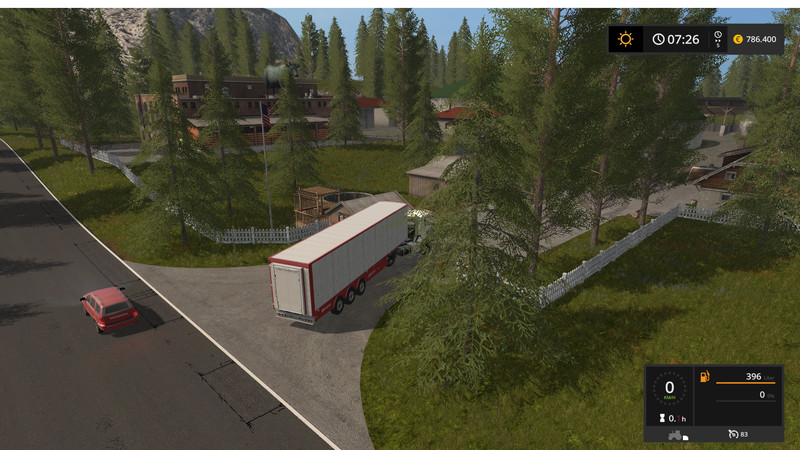This screenshot has width=800, height=450.
Task: Select the tractor and trailer schema icon
Action: click(677, 434)
